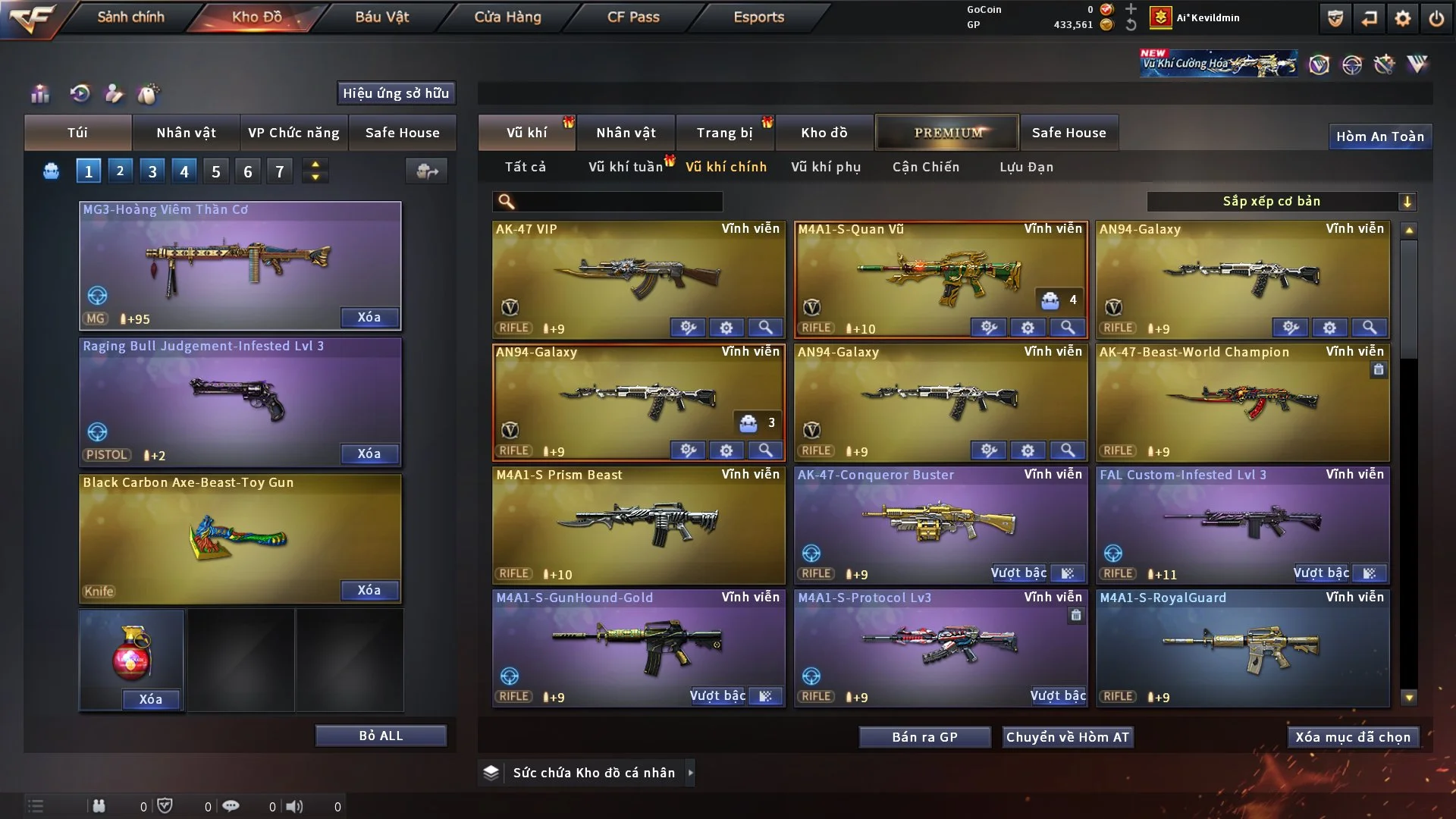
Task: Open the Hòm An Toàn safe box
Action: click(1379, 136)
